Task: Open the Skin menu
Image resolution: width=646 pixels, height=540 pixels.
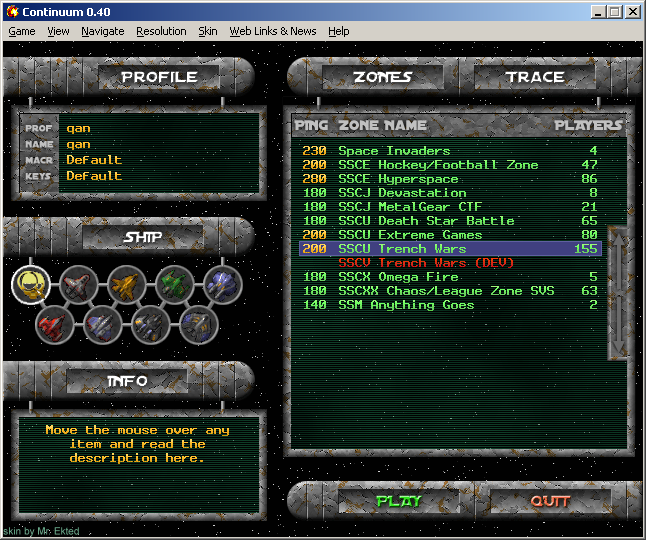Action: [x=208, y=31]
